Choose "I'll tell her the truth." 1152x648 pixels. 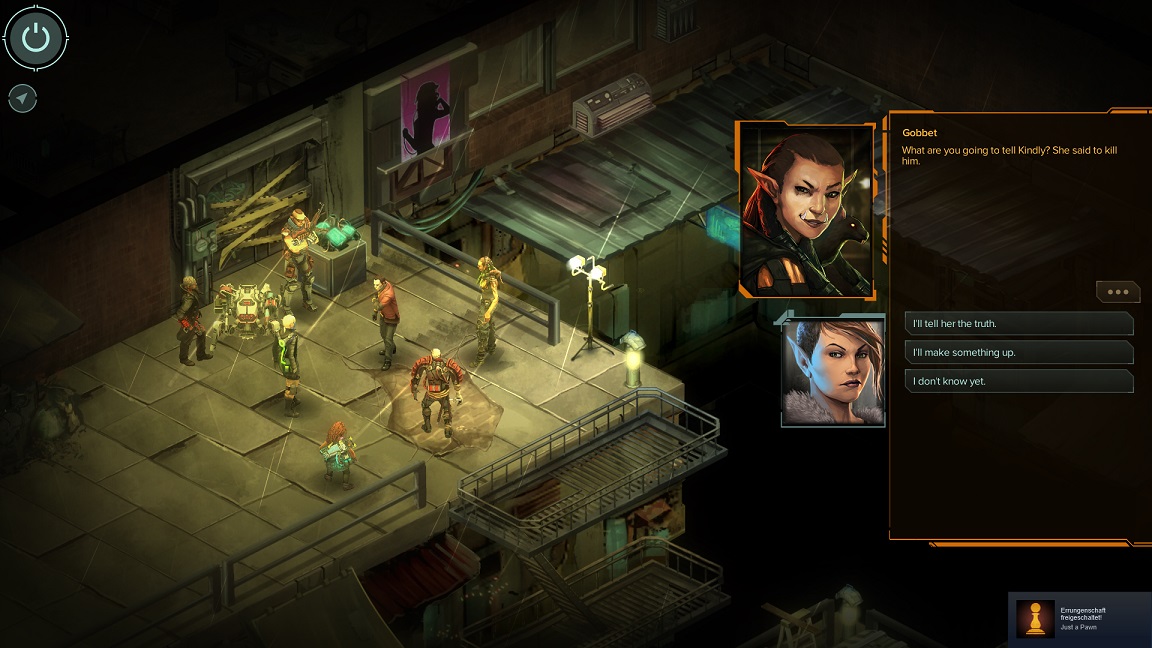point(1018,324)
